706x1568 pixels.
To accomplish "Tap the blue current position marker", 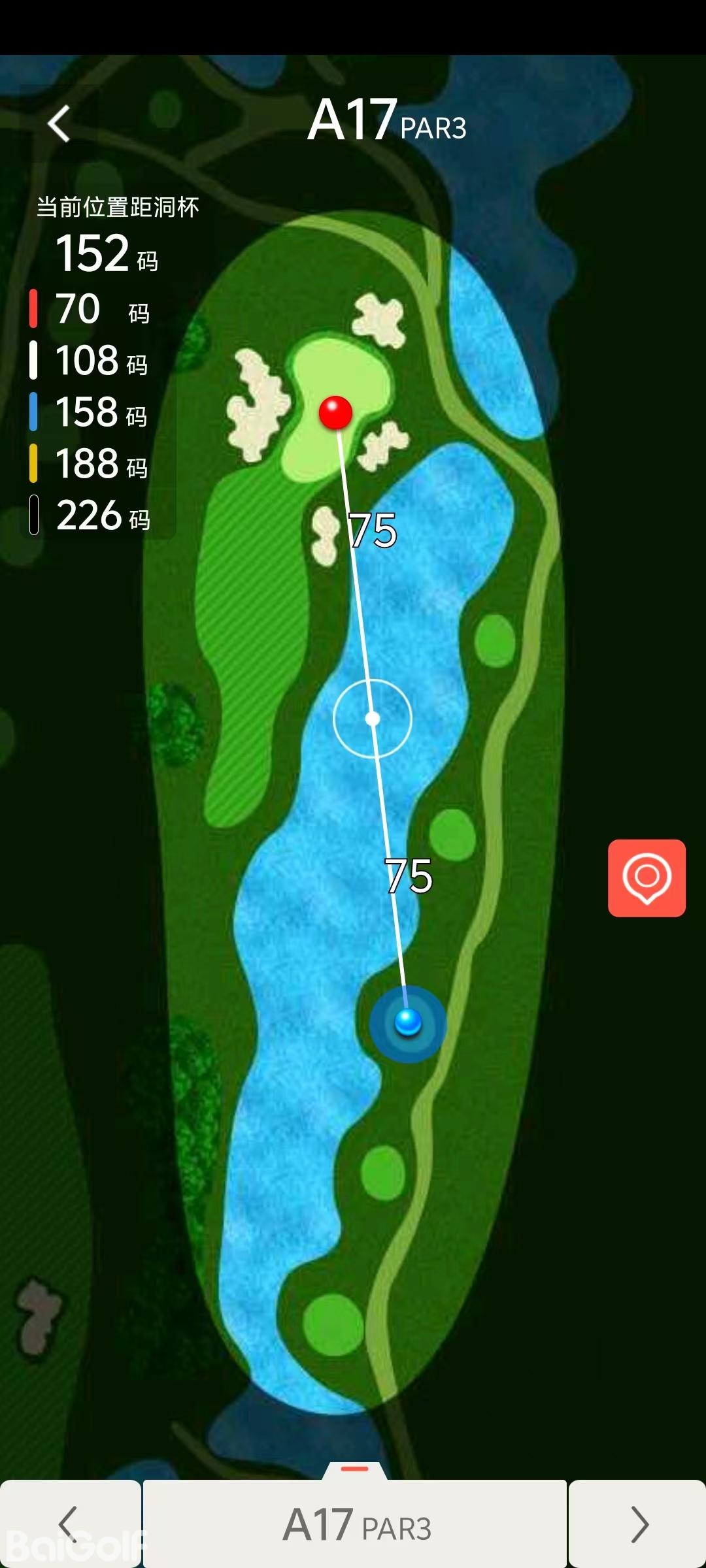I will (x=408, y=1022).
